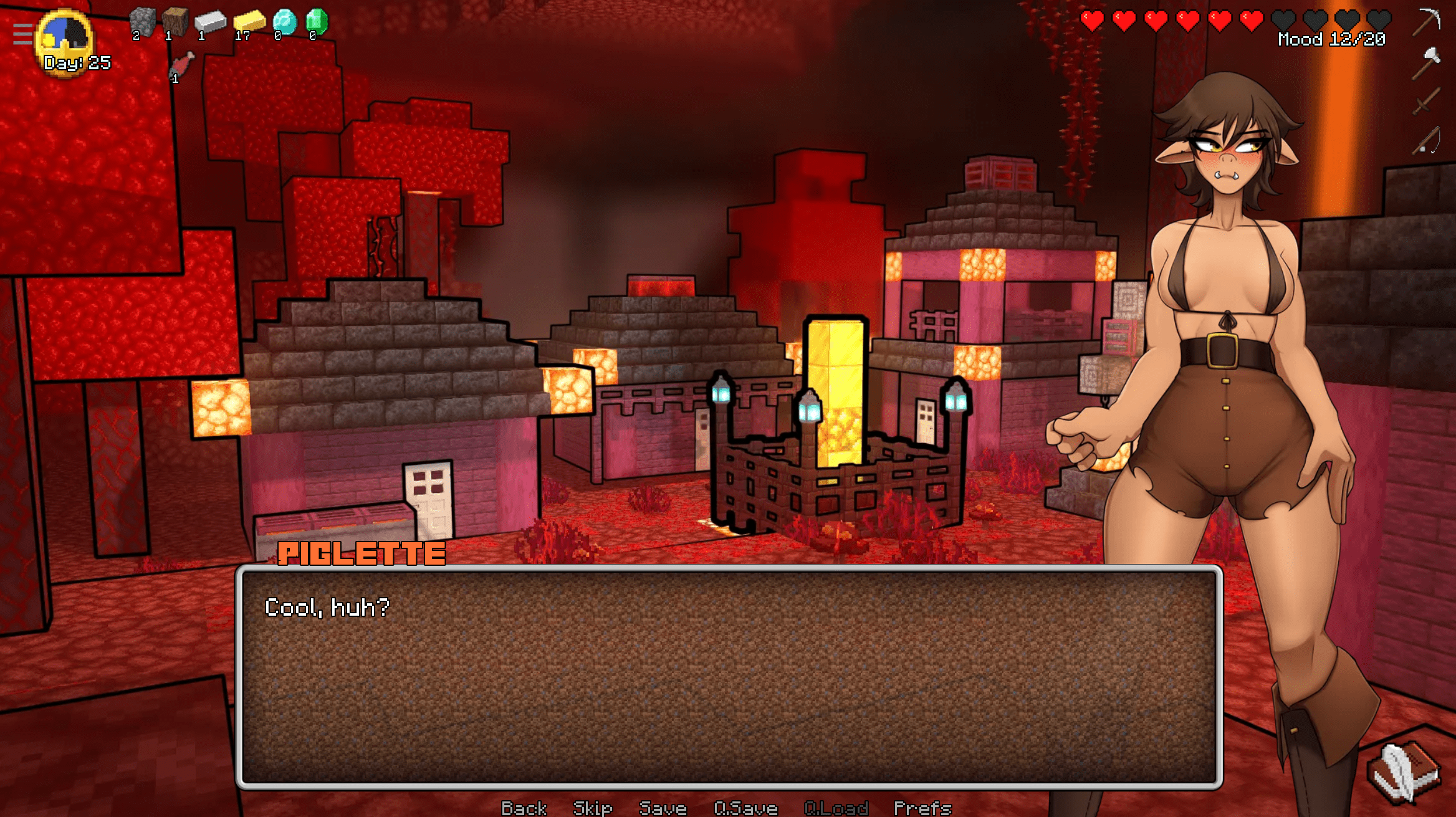The width and height of the screenshot is (1456, 817).
Task: Advance the Piglette dialogue box
Action: pos(729,677)
